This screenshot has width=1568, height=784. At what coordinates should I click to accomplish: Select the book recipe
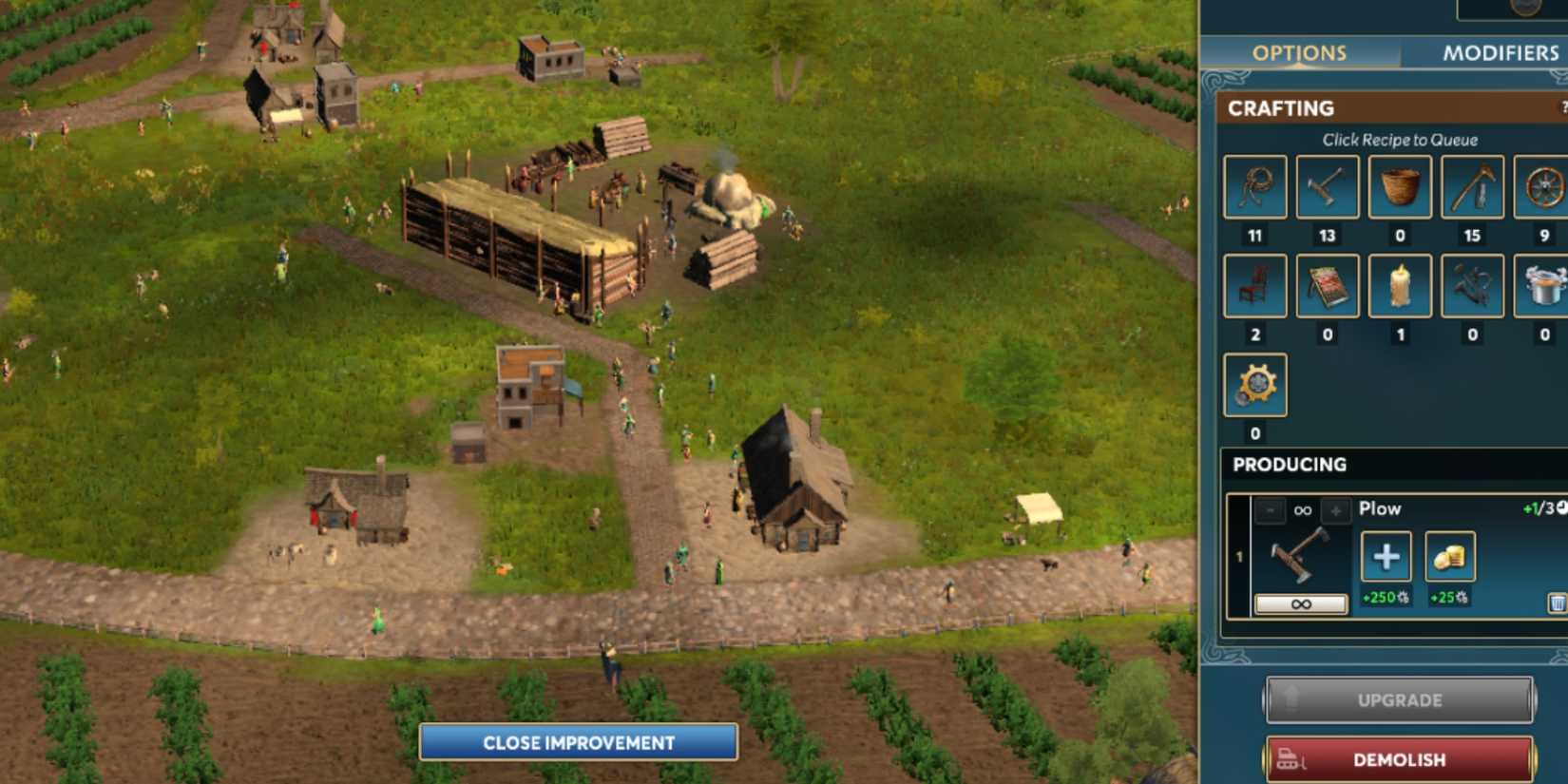click(1327, 286)
